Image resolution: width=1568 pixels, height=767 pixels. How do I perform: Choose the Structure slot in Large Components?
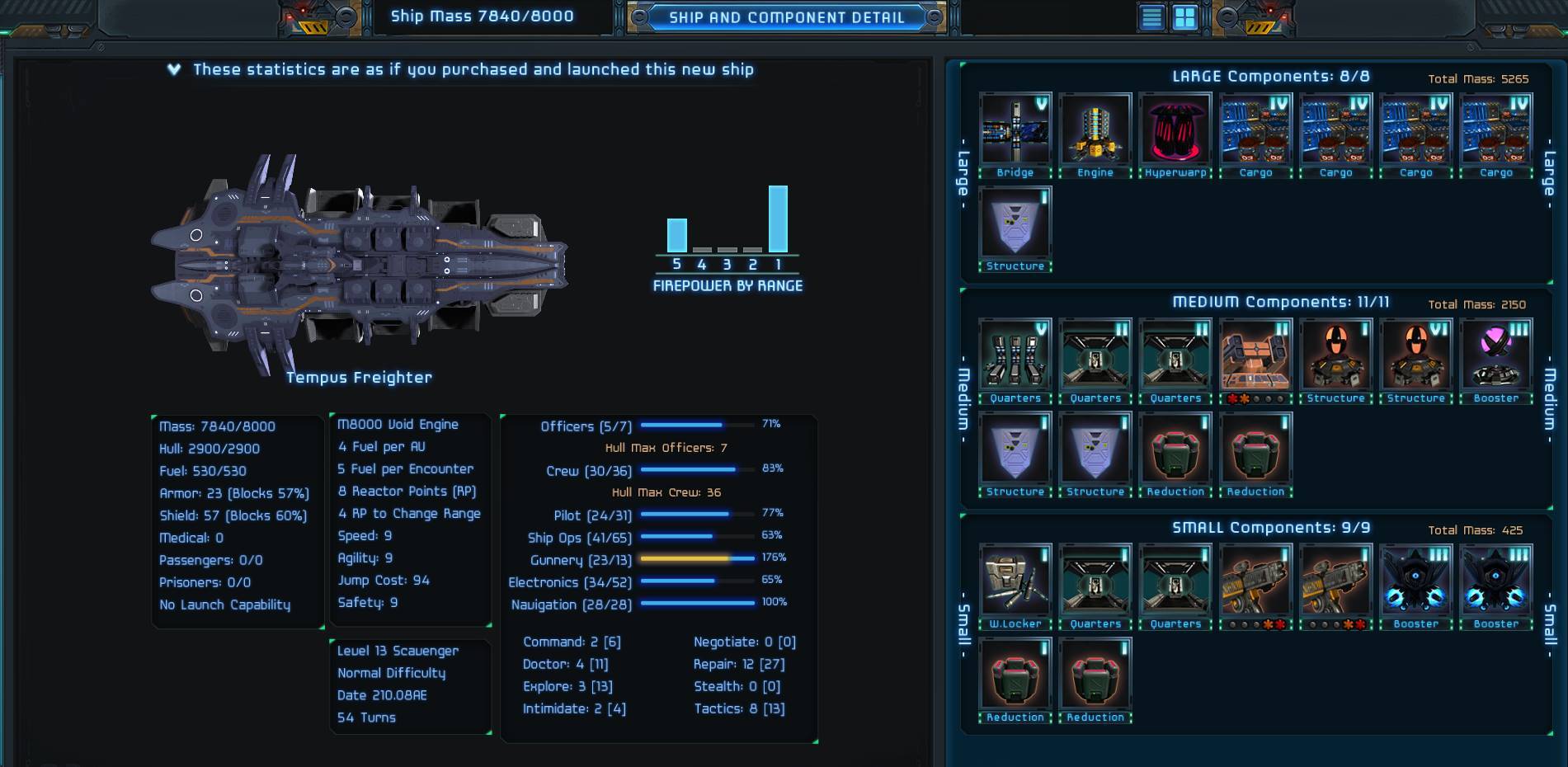click(1015, 224)
